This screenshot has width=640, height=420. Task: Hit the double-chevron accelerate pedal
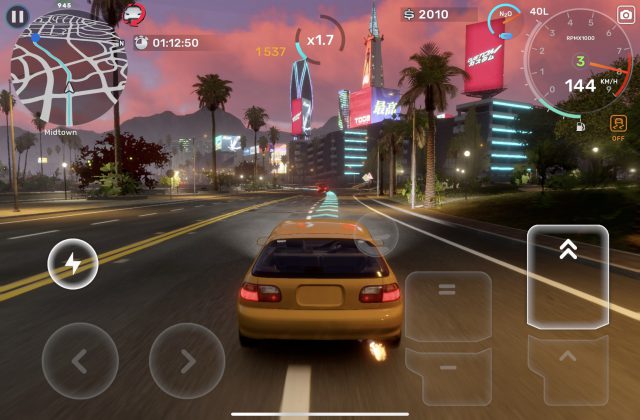(x=567, y=276)
